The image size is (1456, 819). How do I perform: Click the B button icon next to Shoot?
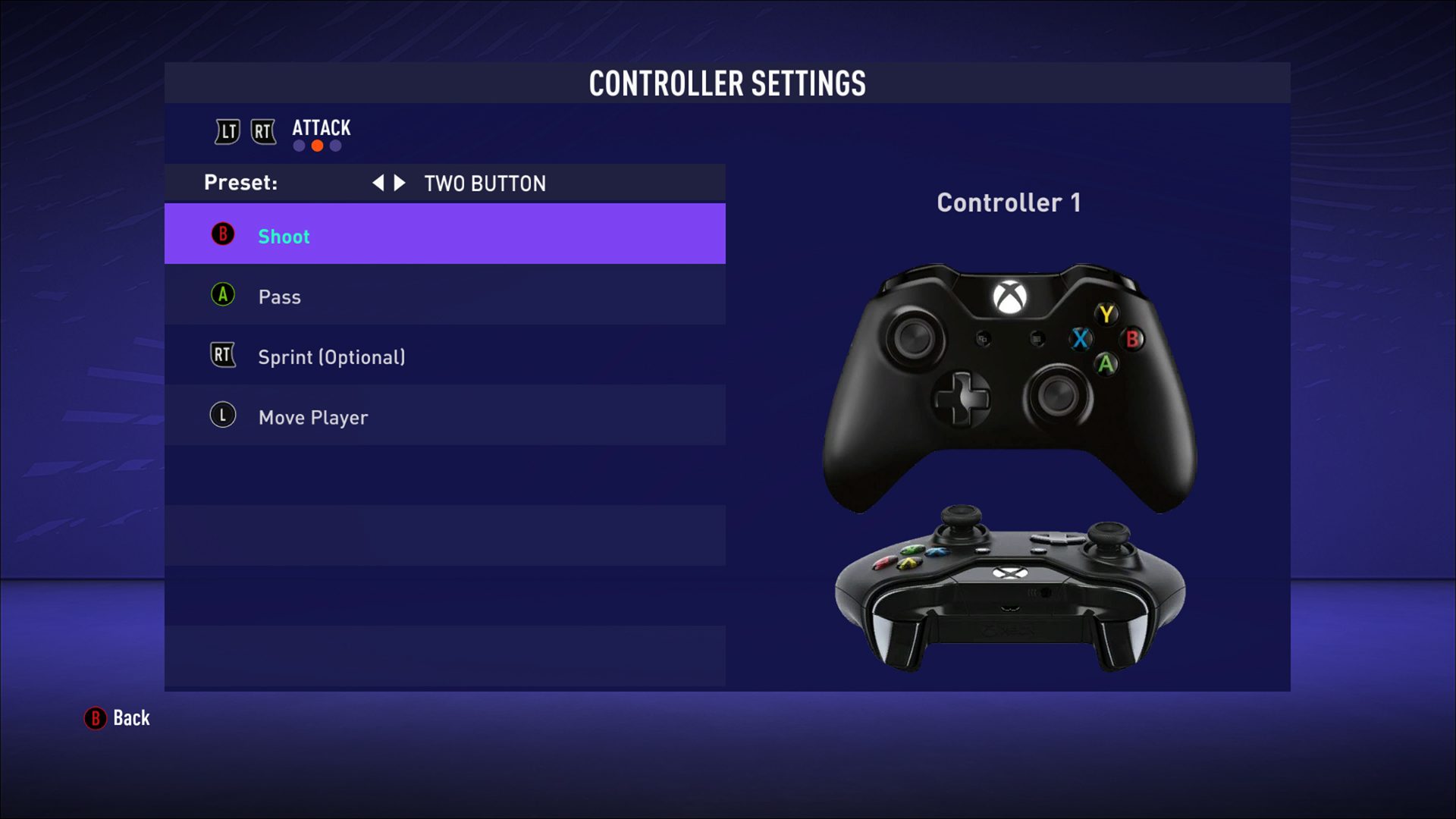221,235
